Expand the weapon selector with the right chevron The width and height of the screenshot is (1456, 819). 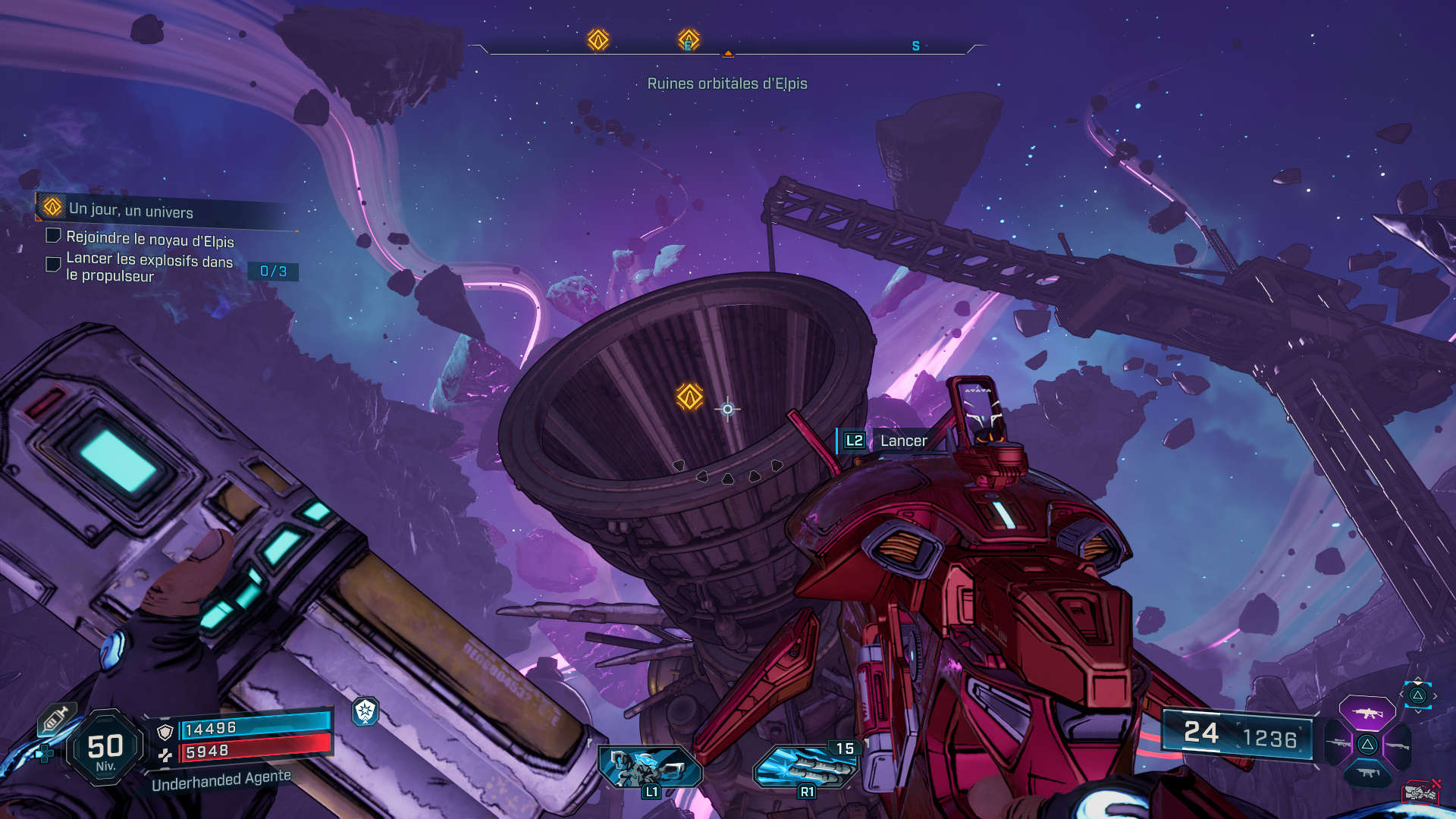(x=1436, y=695)
